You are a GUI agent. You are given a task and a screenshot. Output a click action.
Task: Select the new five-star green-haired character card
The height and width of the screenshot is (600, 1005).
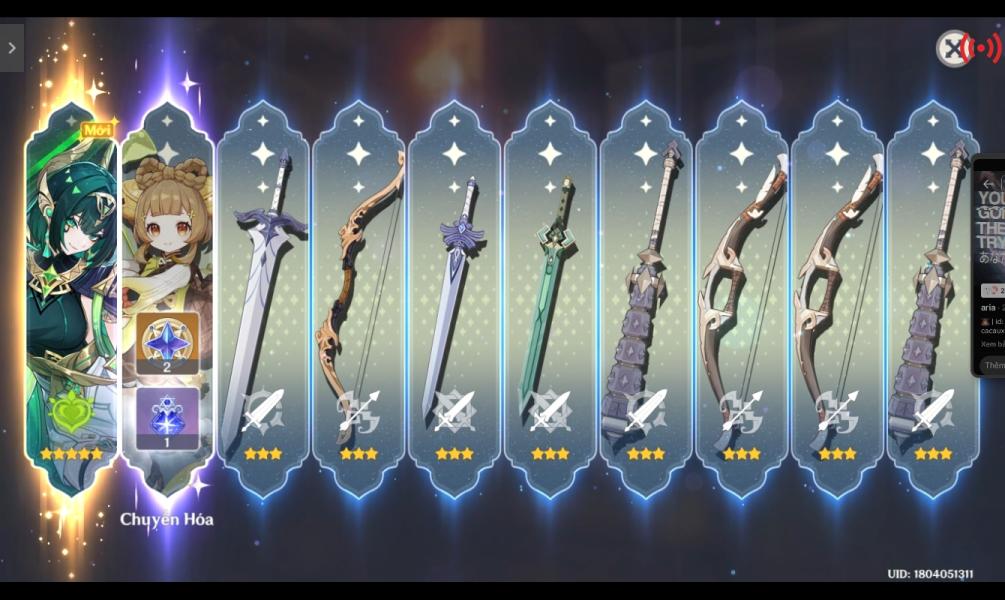(x=72, y=300)
